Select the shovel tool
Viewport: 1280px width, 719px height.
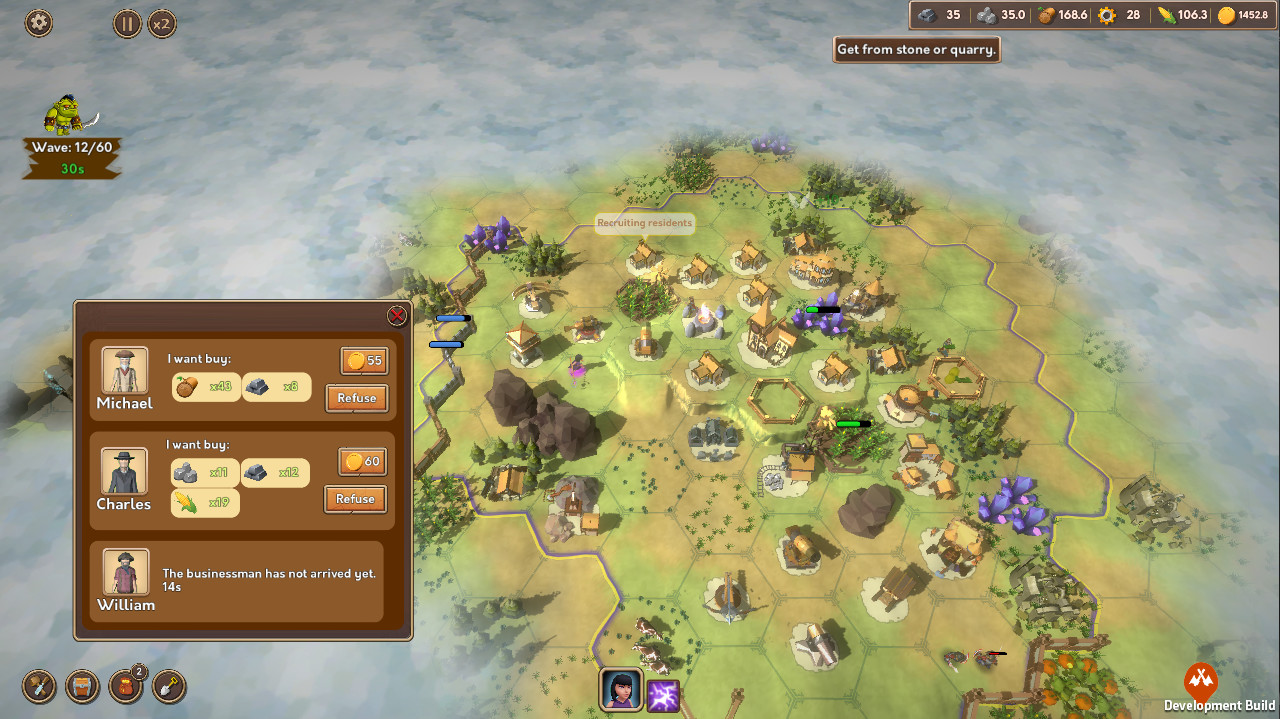pos(170,687)
